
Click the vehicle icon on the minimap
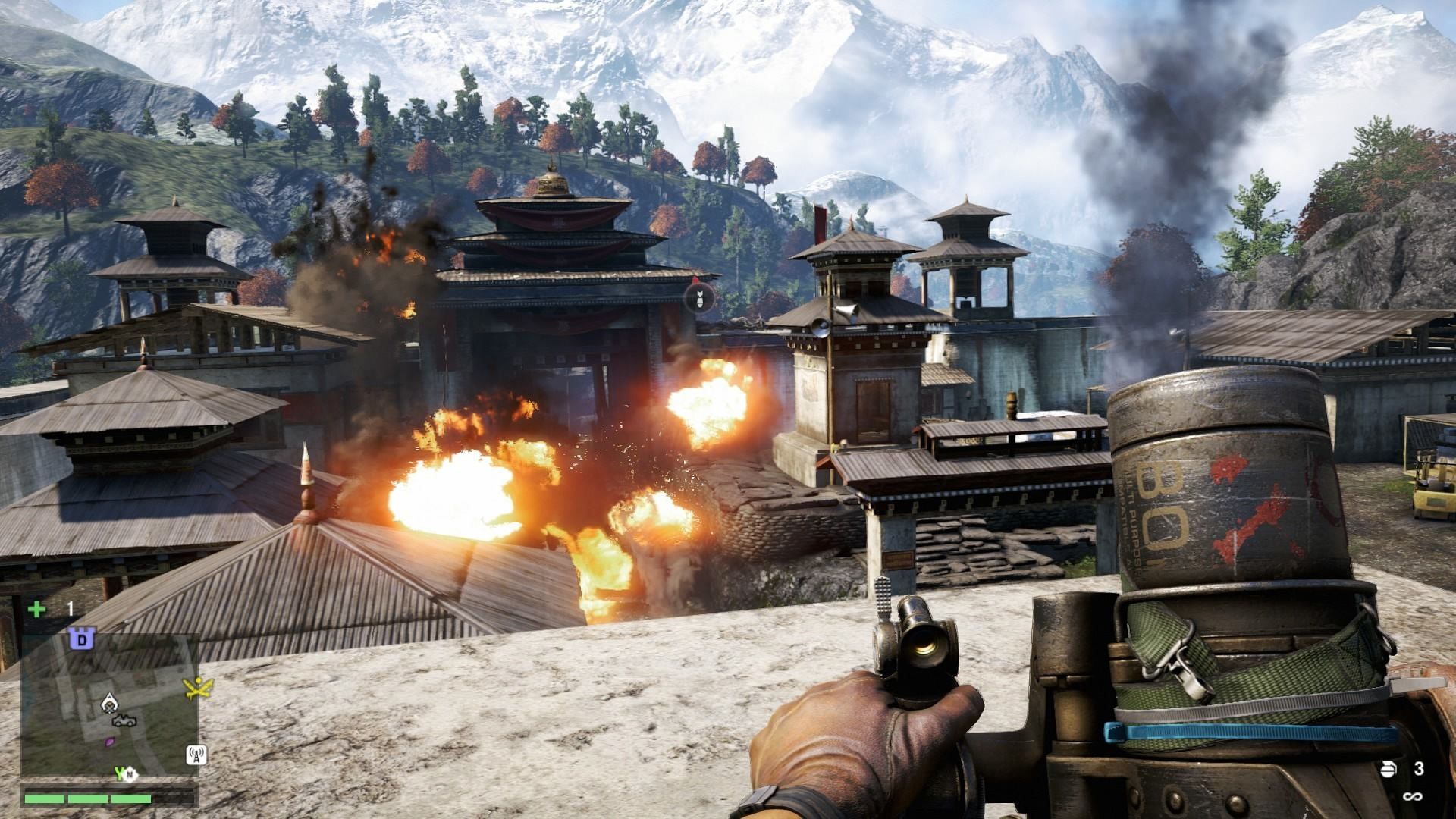tap(126, 720)
